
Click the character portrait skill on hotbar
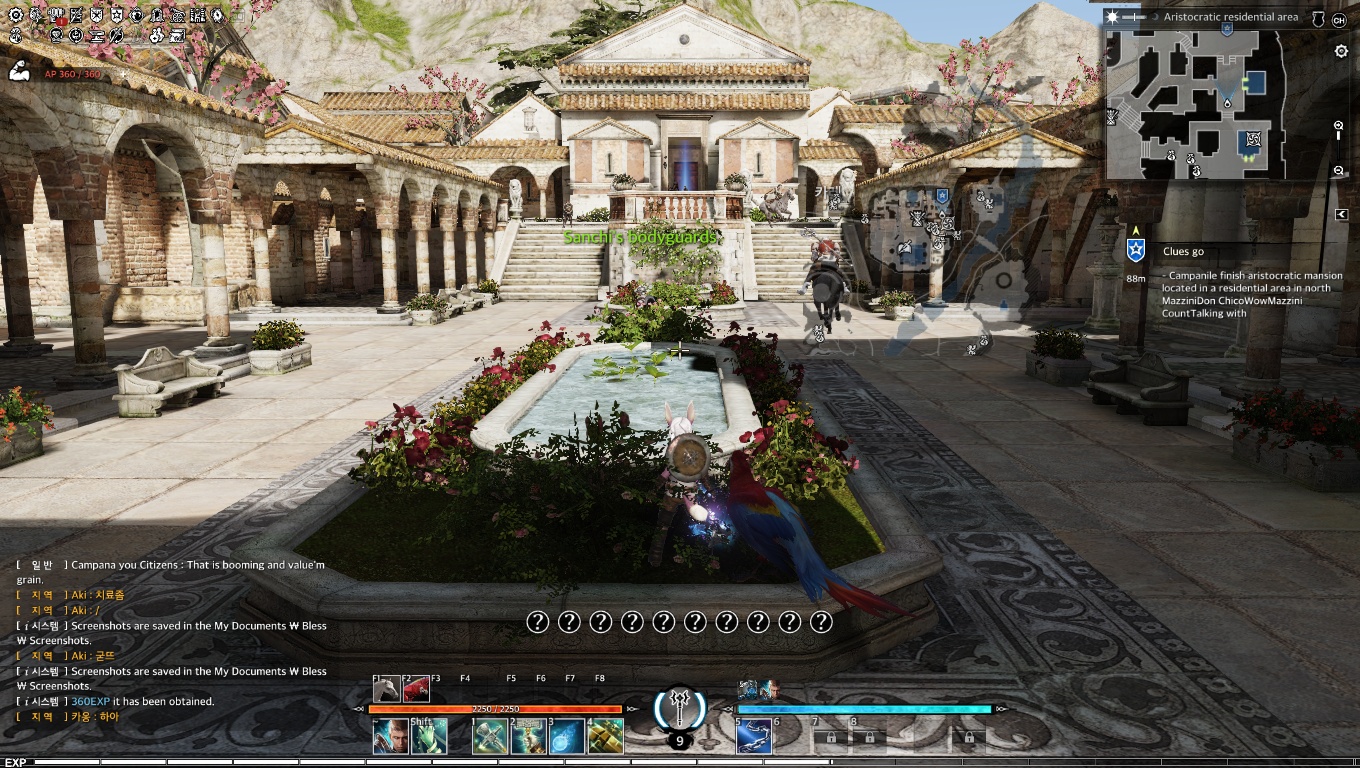(390, 737)
